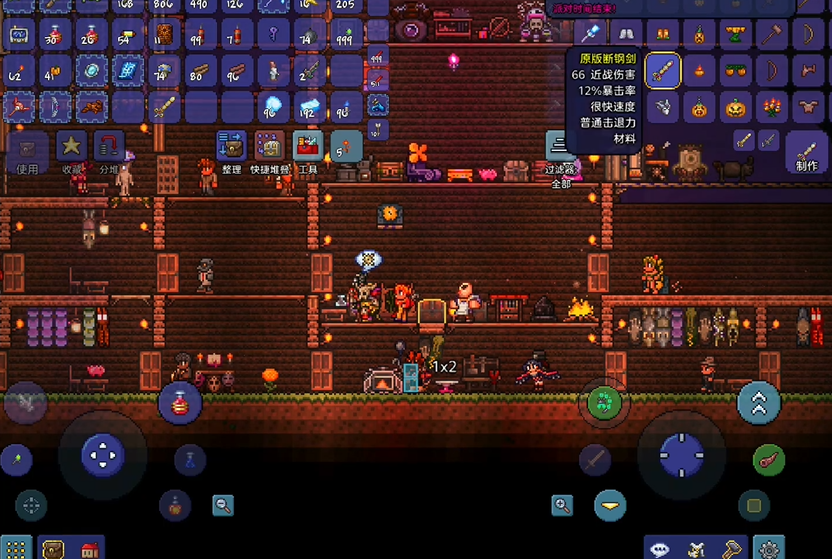The image size is (832, 559).
Task: Open settings with the gear icon
Action: coord(769,548)
